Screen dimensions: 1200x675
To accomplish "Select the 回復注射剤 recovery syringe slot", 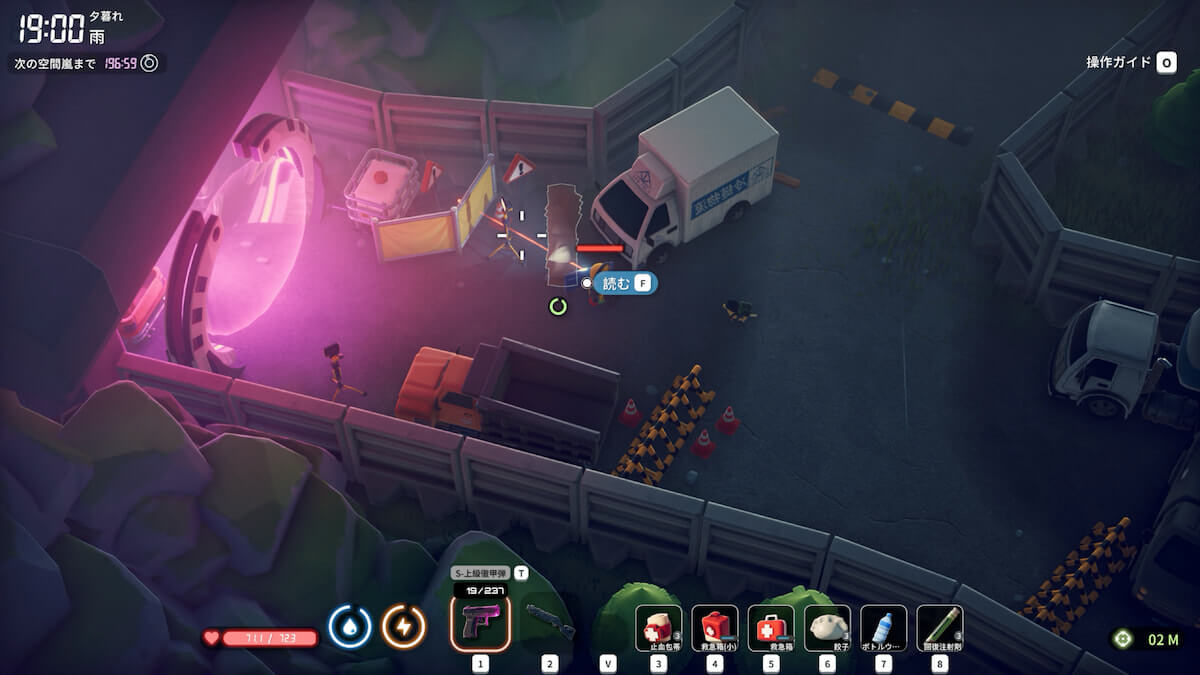I will click(x=939, y=628).
